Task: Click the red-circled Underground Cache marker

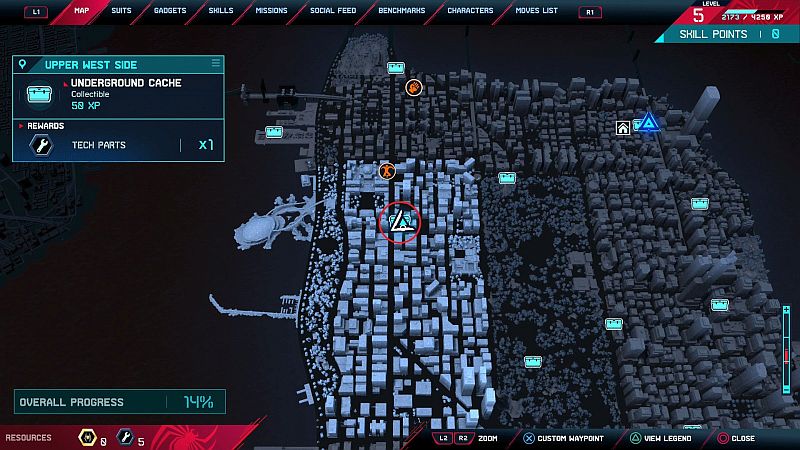Action: 400,220
